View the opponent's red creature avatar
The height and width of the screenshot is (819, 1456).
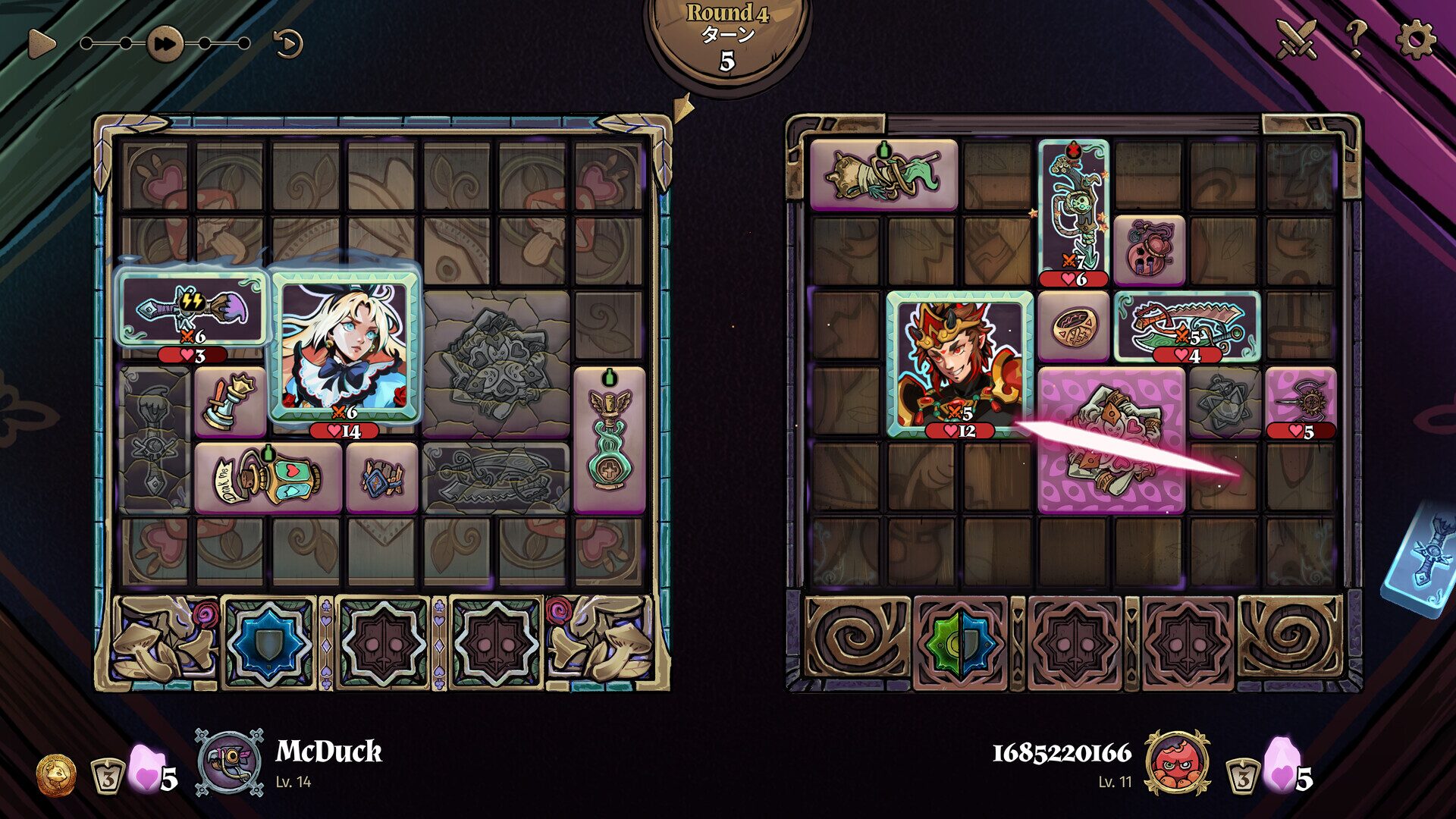point(1177,762)
